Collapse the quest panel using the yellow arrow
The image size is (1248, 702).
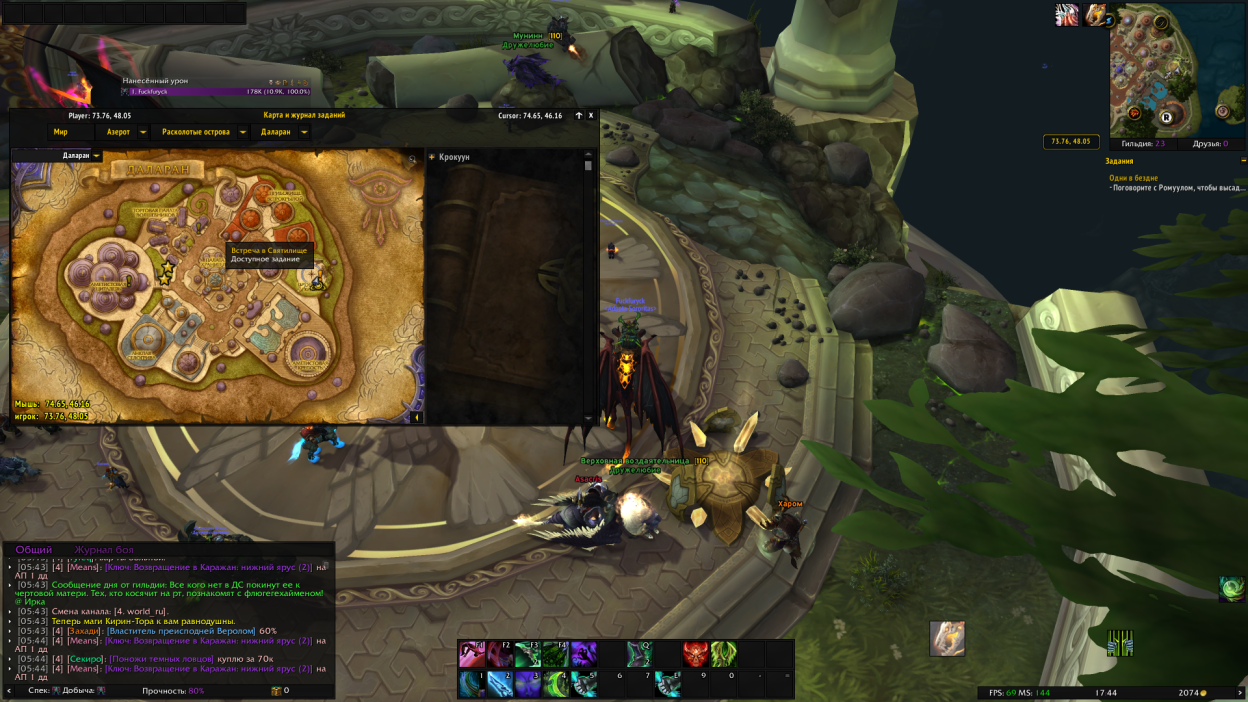coord(417,418)
